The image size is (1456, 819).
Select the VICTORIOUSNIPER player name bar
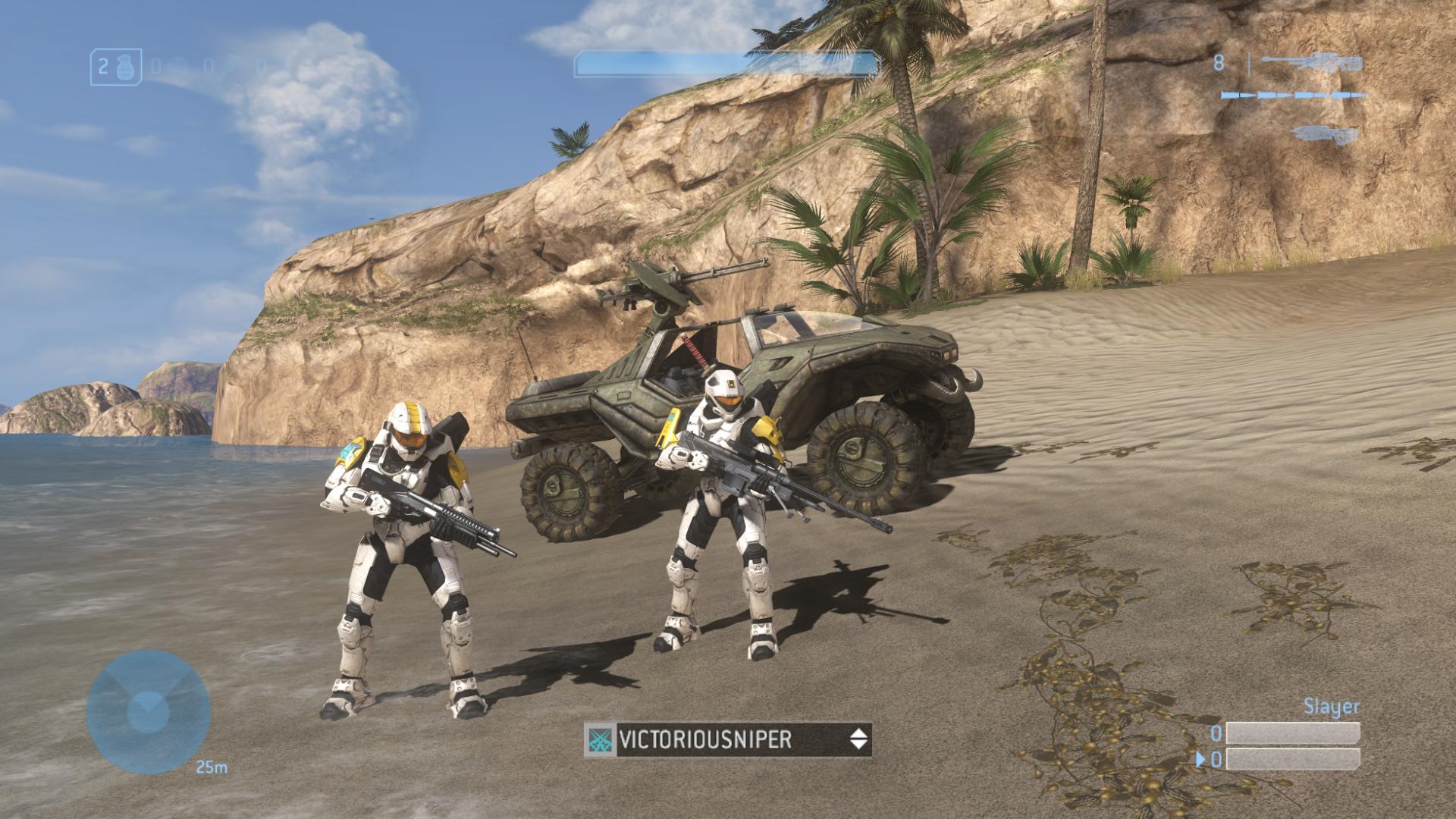pos(728,739)
